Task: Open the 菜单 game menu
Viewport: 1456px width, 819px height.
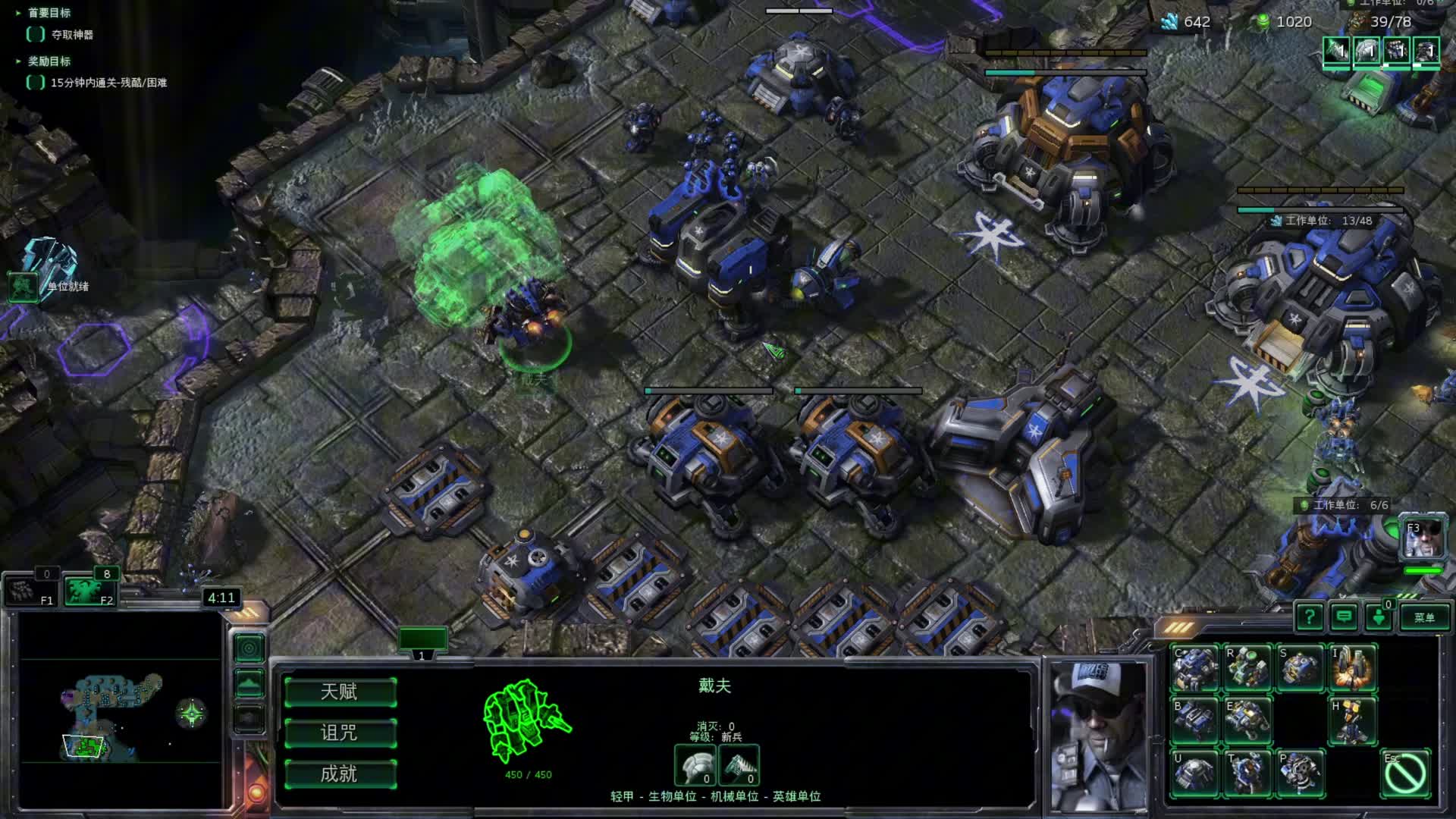Action: (x=1423, y=617)
